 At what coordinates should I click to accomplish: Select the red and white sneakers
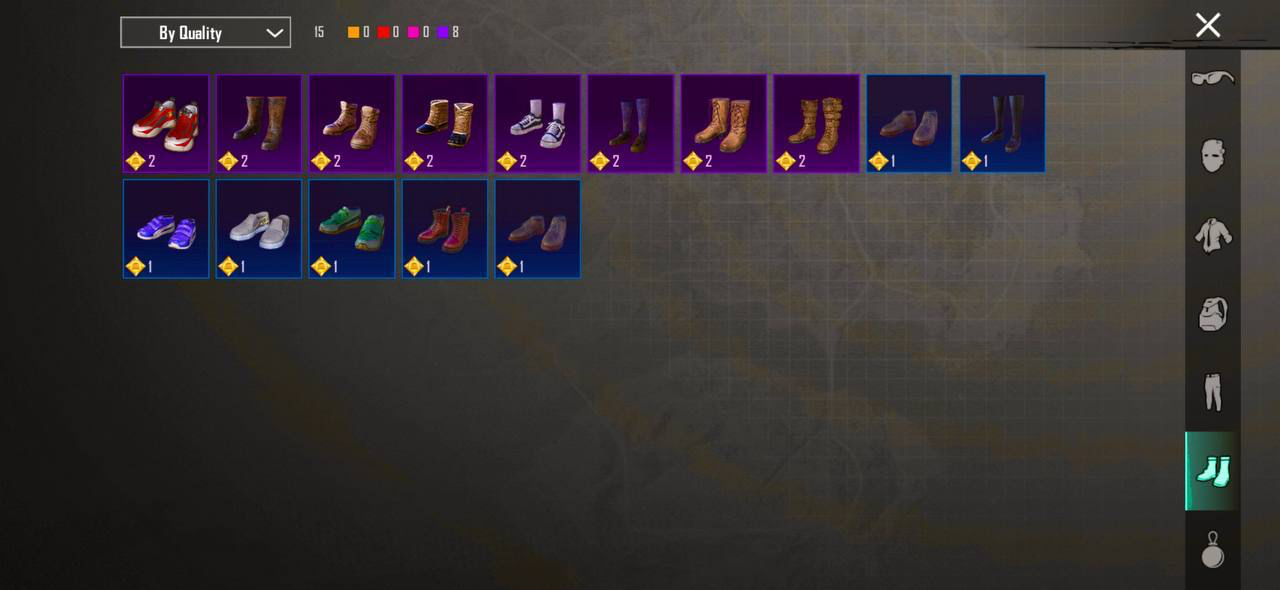click(166, 123)
